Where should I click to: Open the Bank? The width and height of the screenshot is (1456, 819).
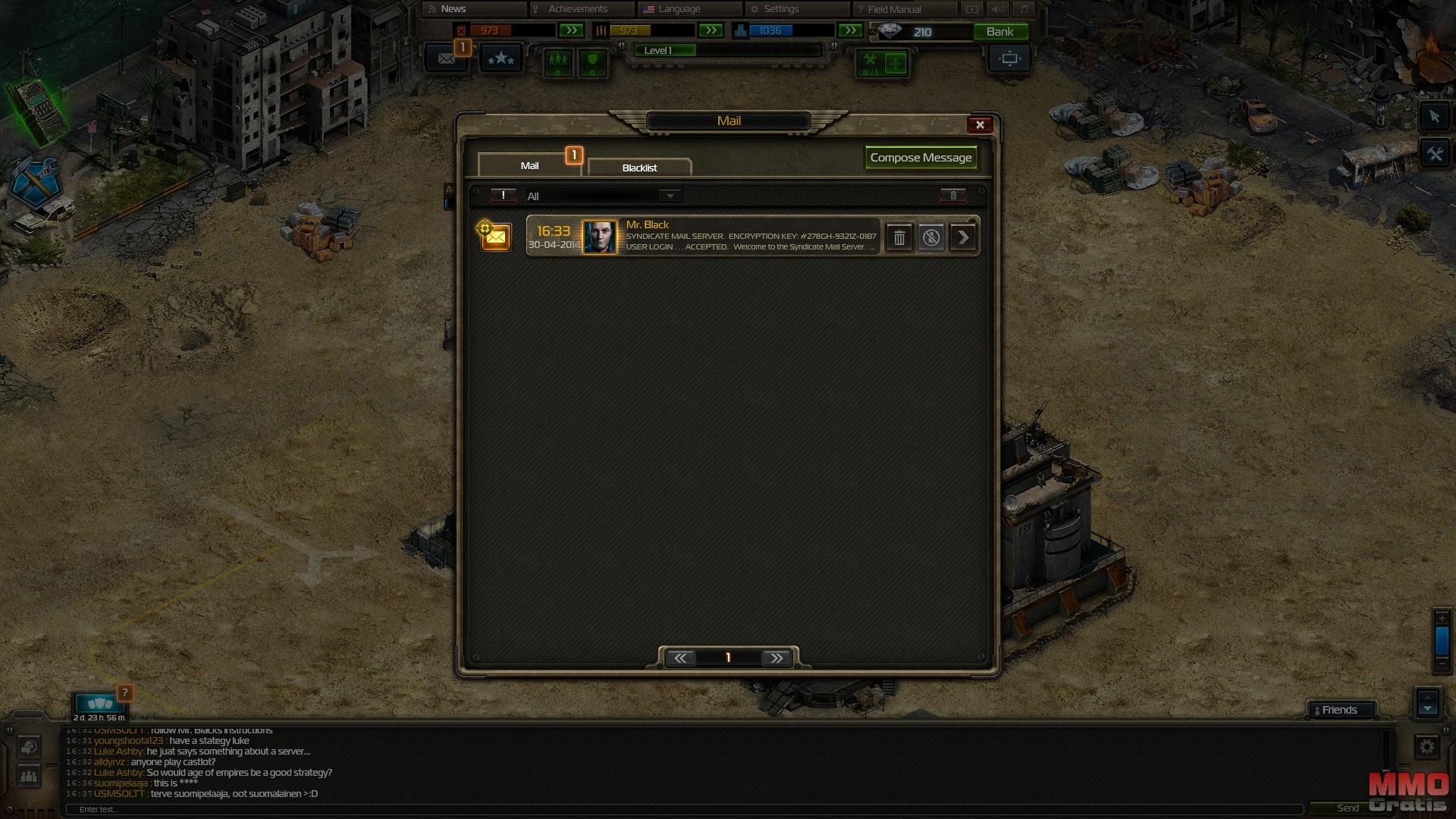[x=999, y=32]
